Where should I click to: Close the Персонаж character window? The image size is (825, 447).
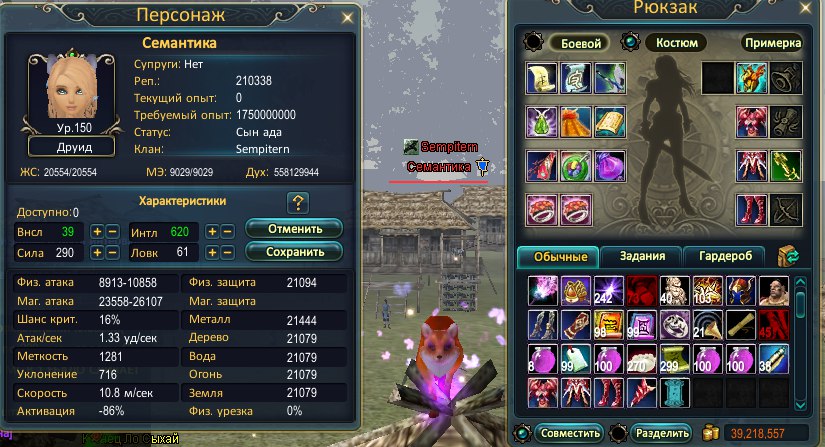[347, 17]
